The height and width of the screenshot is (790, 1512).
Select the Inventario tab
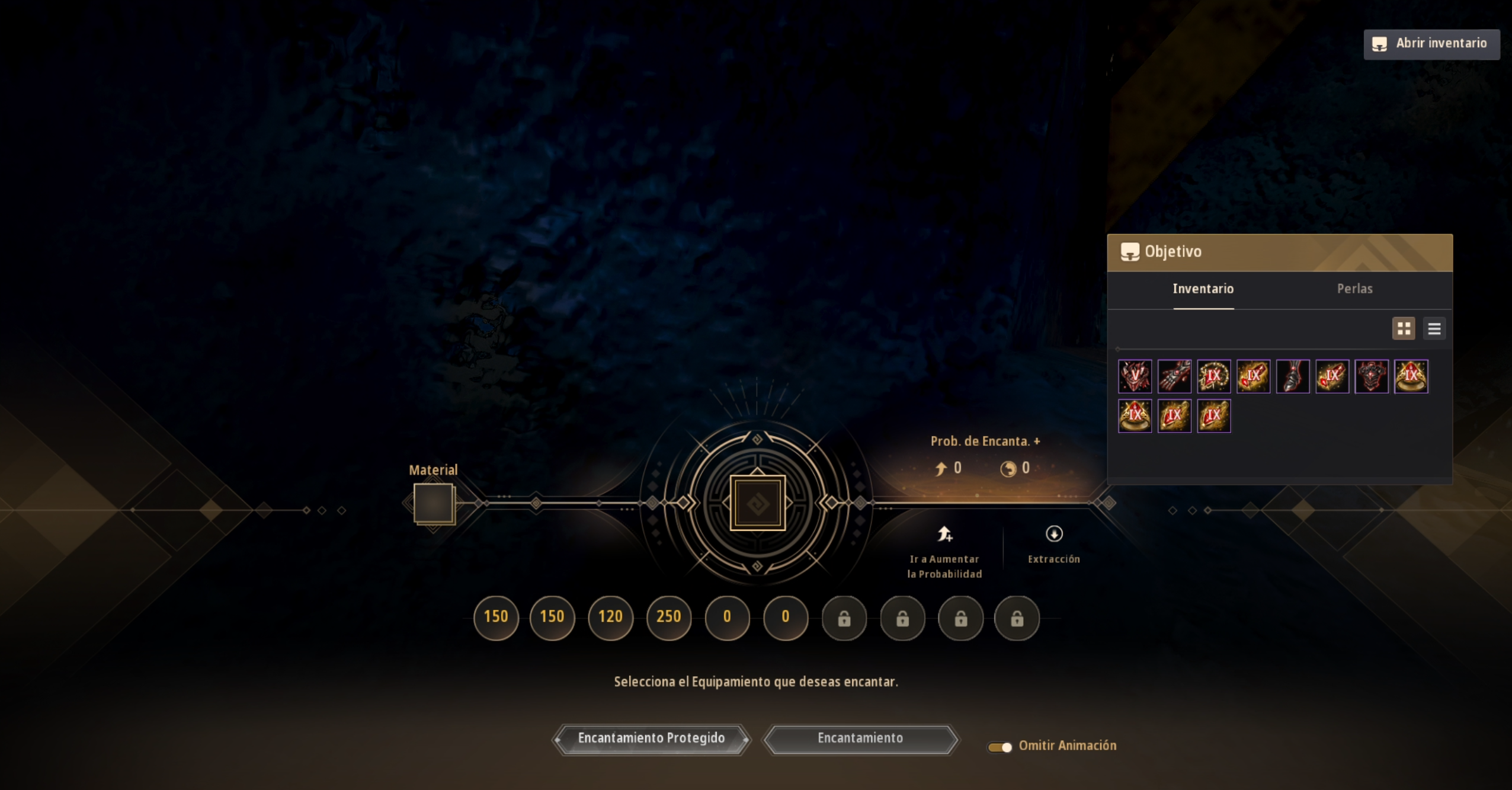(x=1203, y=289)
